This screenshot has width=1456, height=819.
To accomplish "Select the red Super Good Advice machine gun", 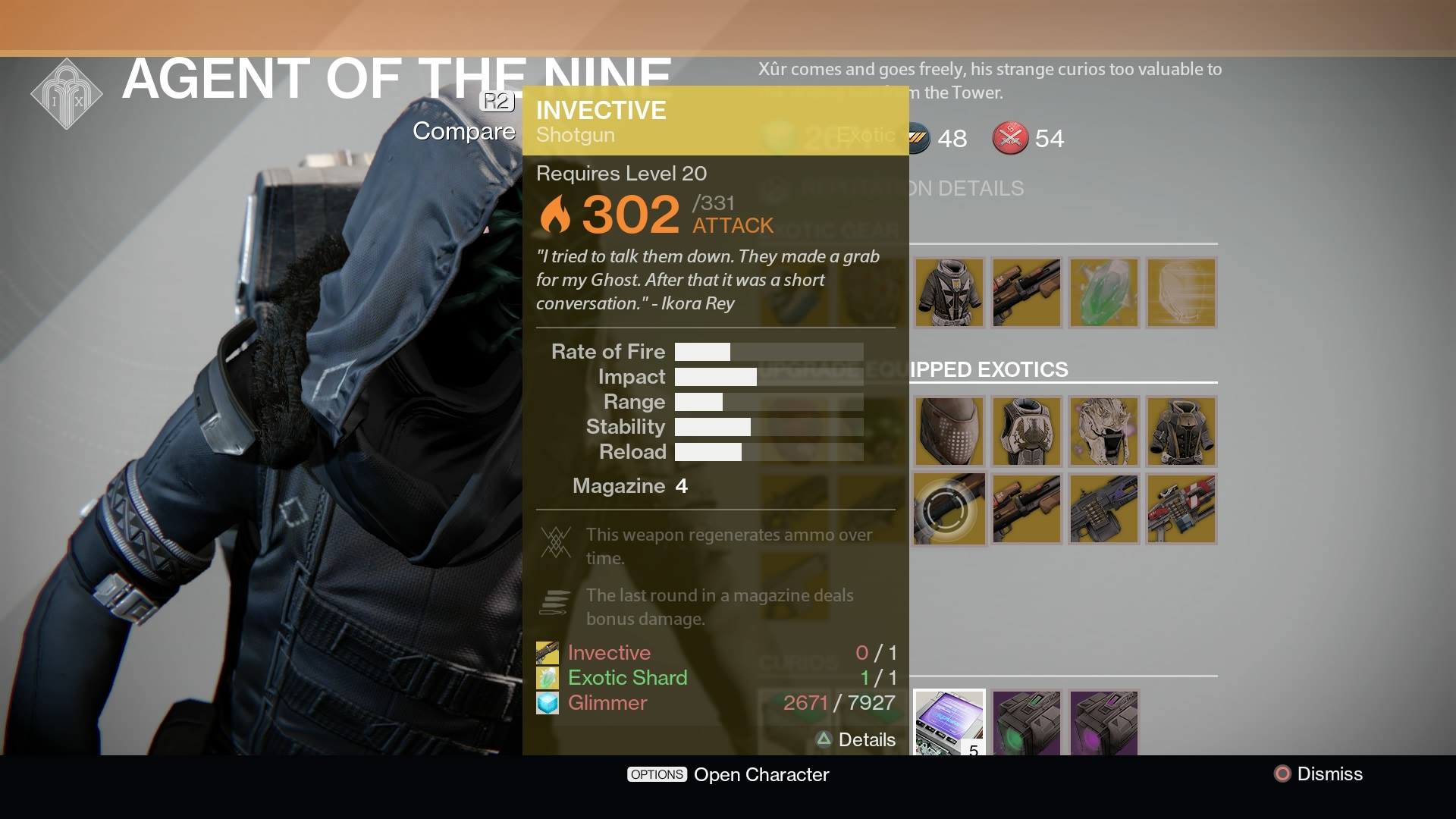I will click(1181, 508).
